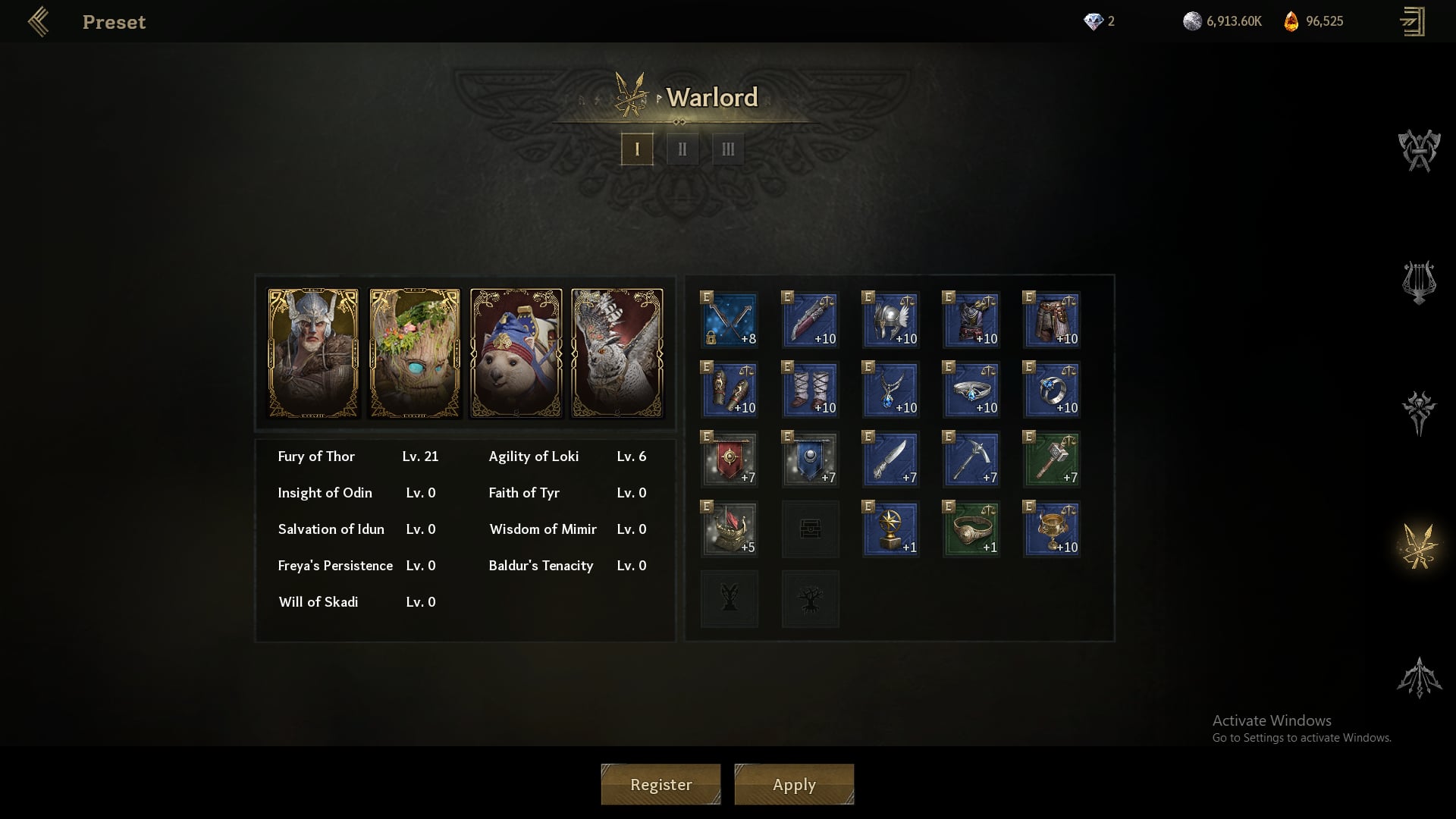Choose the blue-hatted bear card

click(516, 353)
